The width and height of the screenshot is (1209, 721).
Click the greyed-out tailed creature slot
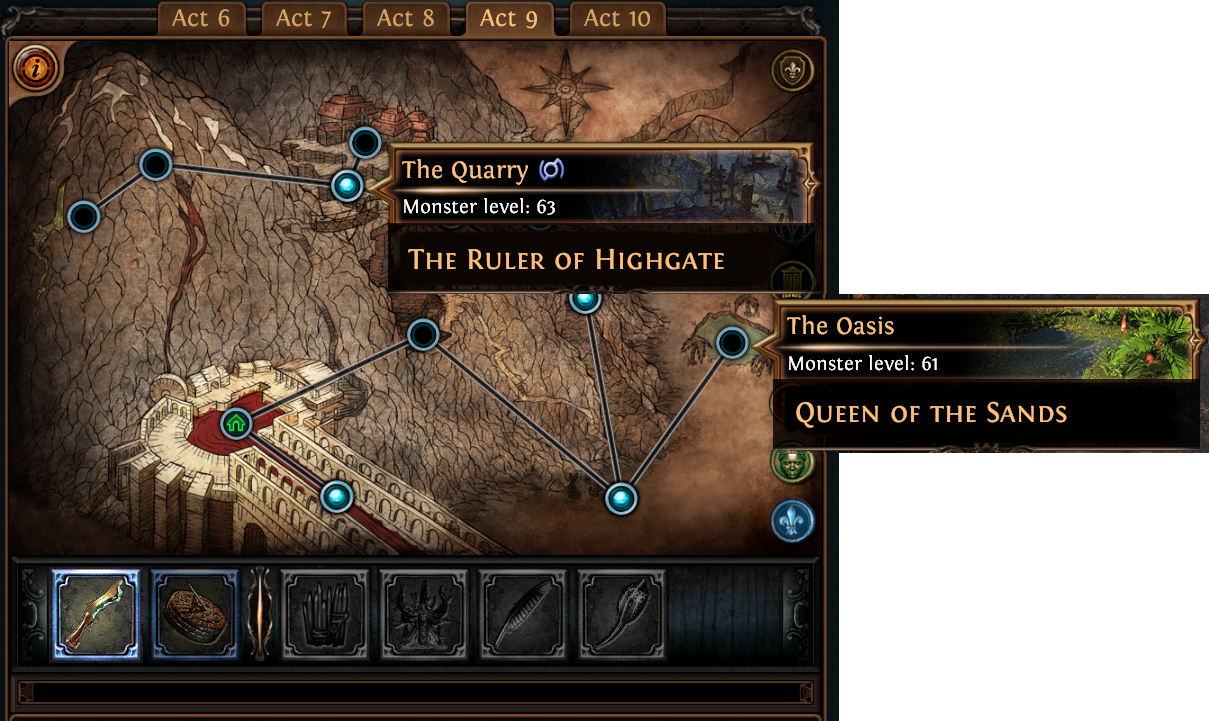[622, 614]
